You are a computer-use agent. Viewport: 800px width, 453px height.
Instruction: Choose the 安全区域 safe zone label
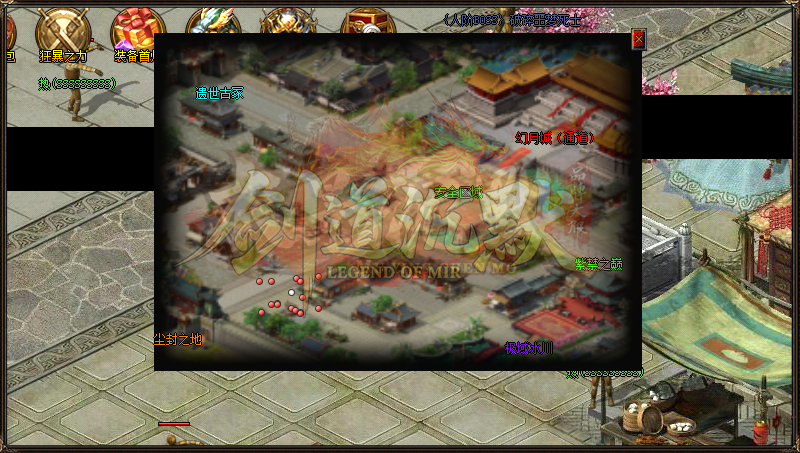click(x=459, y=192)
